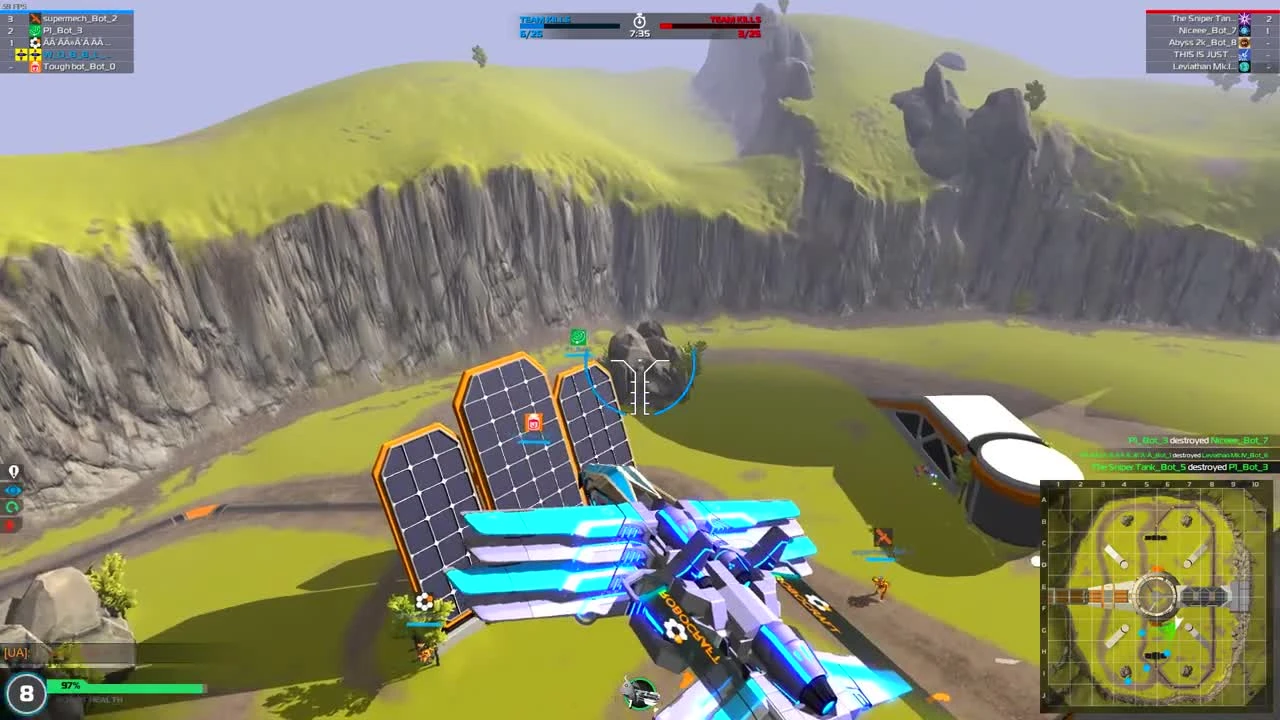Click the green health module pickup indicator

578,338
